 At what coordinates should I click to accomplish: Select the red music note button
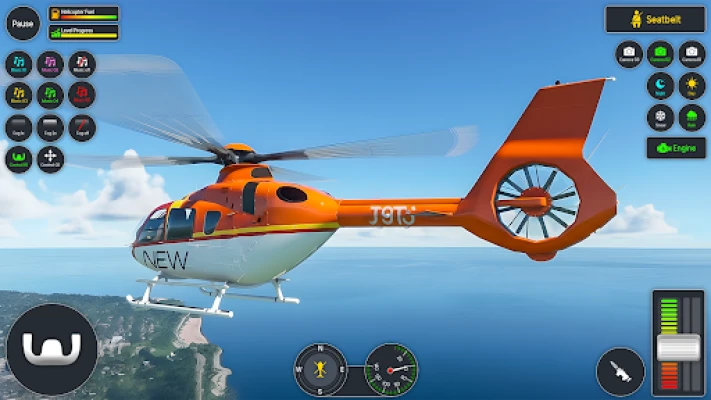tap(82, 96)
